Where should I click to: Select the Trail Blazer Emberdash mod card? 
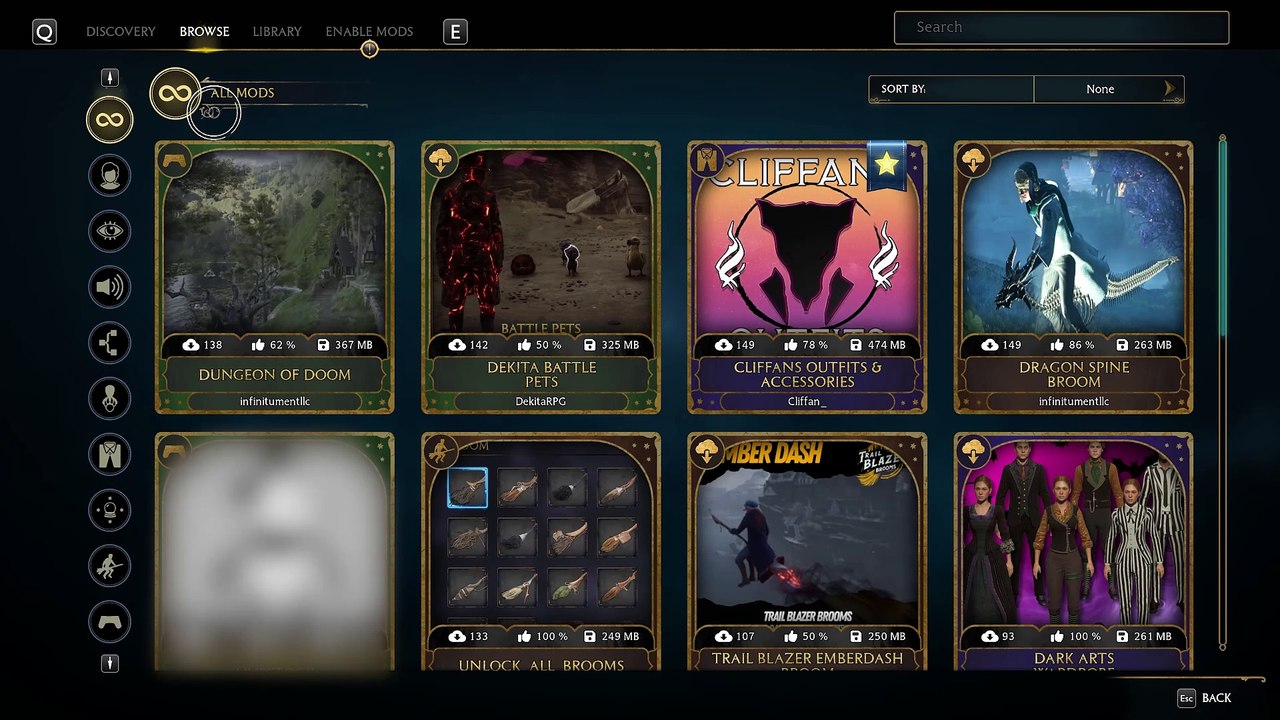807,552
